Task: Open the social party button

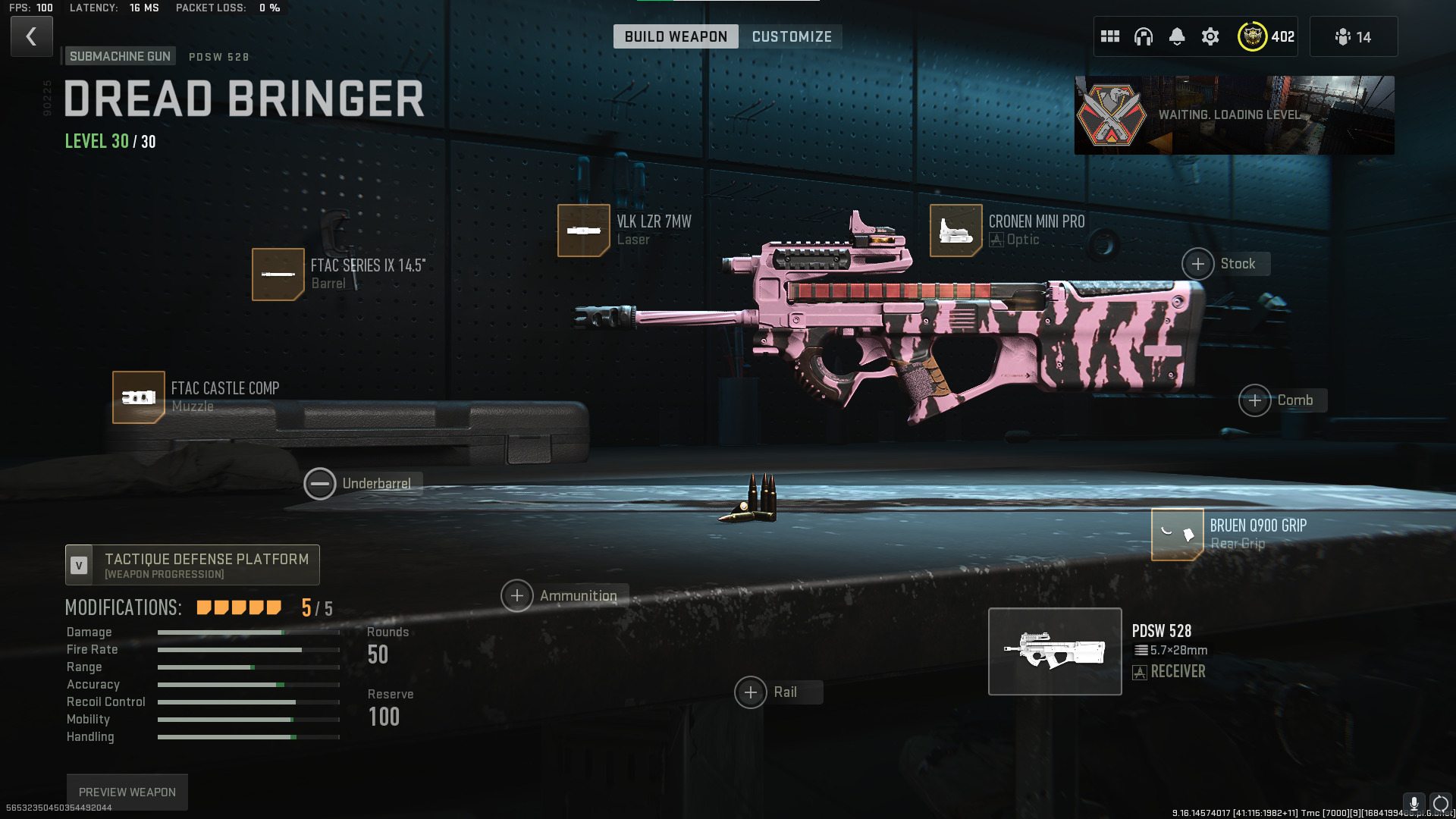Action: point(1353,36)
